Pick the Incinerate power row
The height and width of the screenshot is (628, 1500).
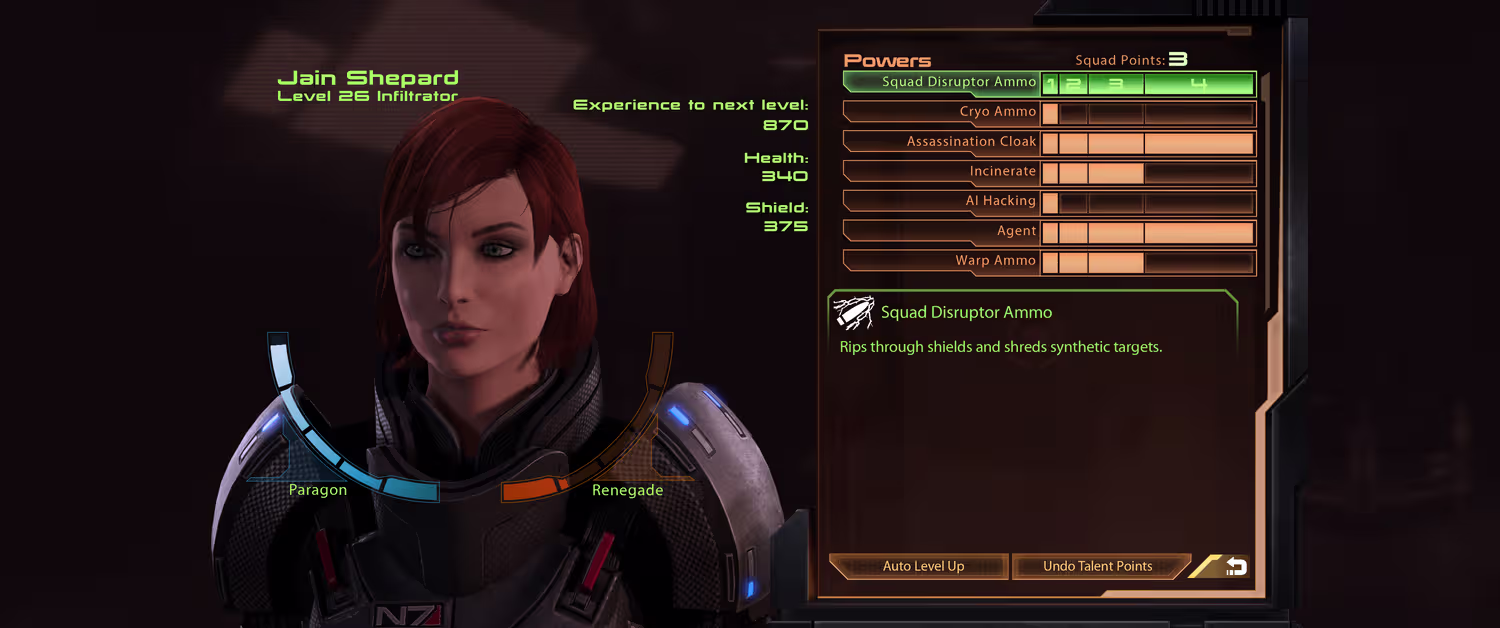tap(943, 172)
